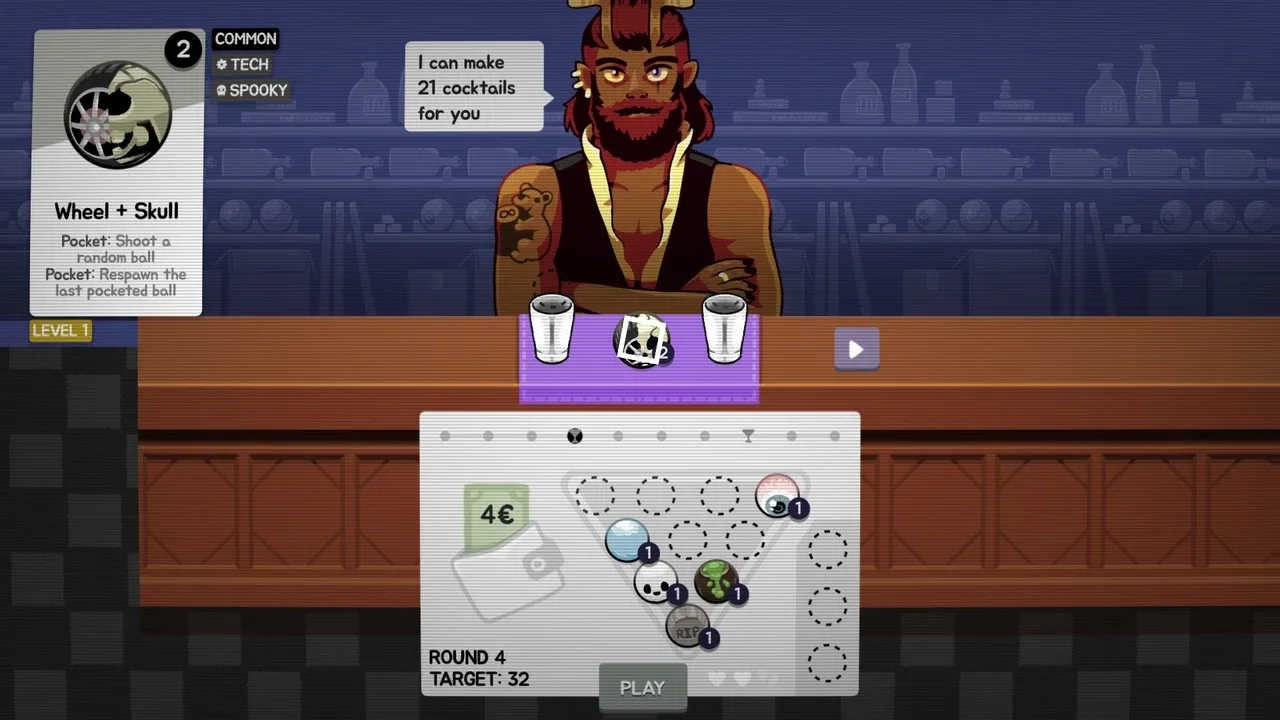Click the right shaker cup on the mat
This screenshot has width=1280, height=720.
(725, 329)
